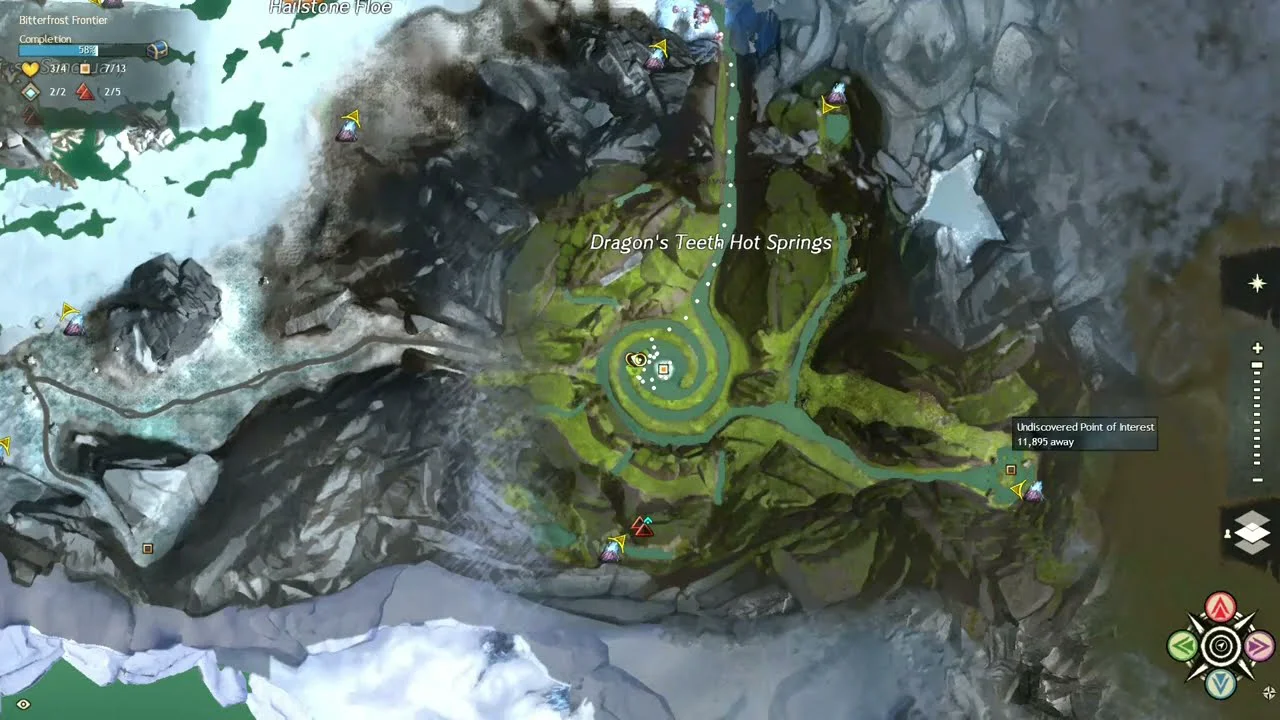Click the center of the compass wheel

pyautogui.click(x=1220, y=646)
